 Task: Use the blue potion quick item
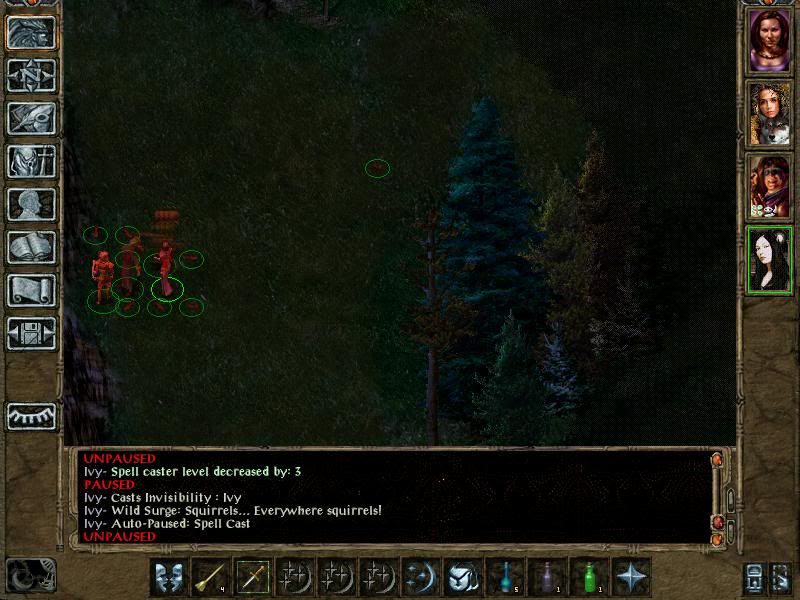click(x=505, y=577)
